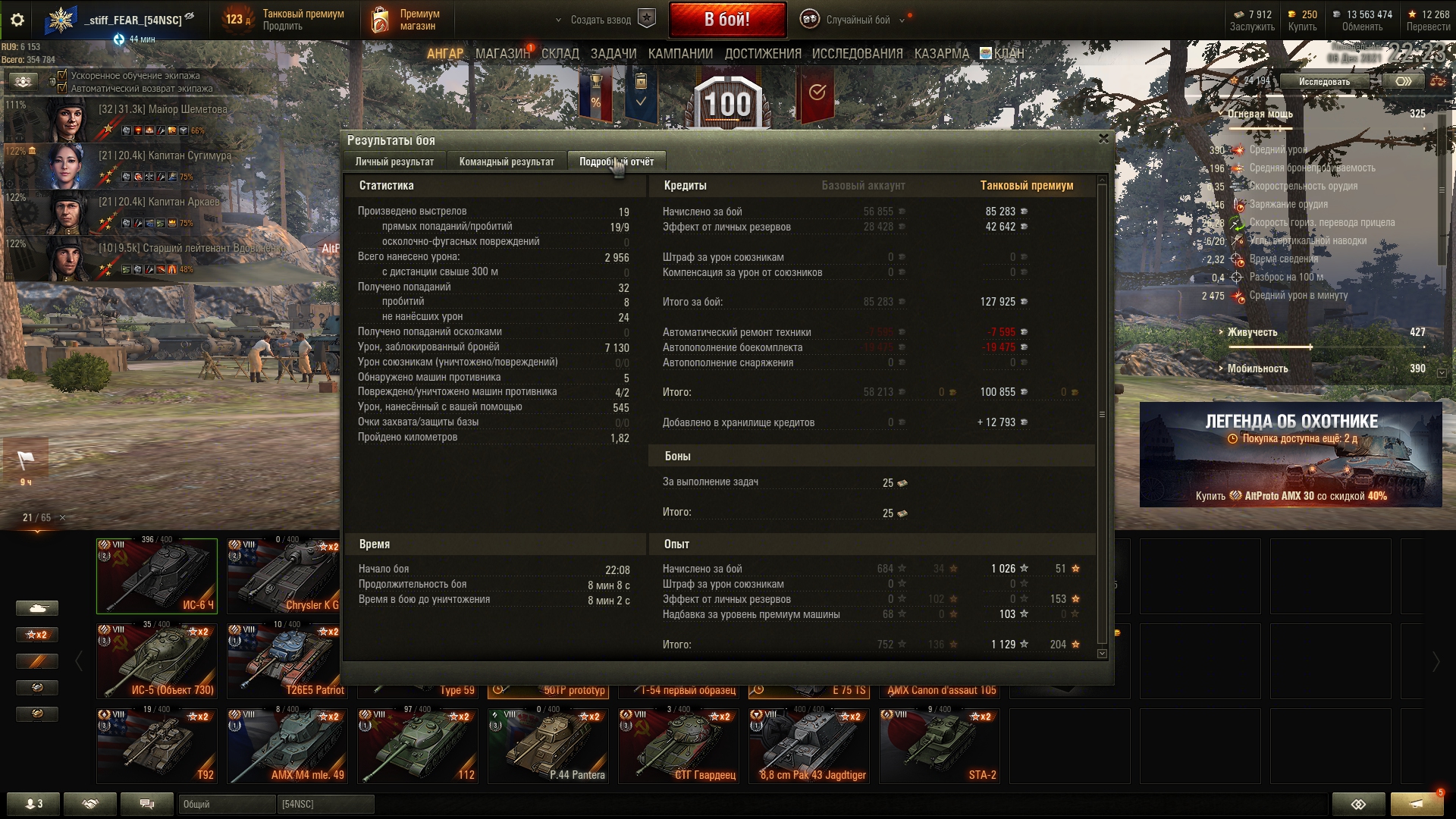Open game settings via the gear icon
The image size is (1456, 819).
[x=17, y=20]
